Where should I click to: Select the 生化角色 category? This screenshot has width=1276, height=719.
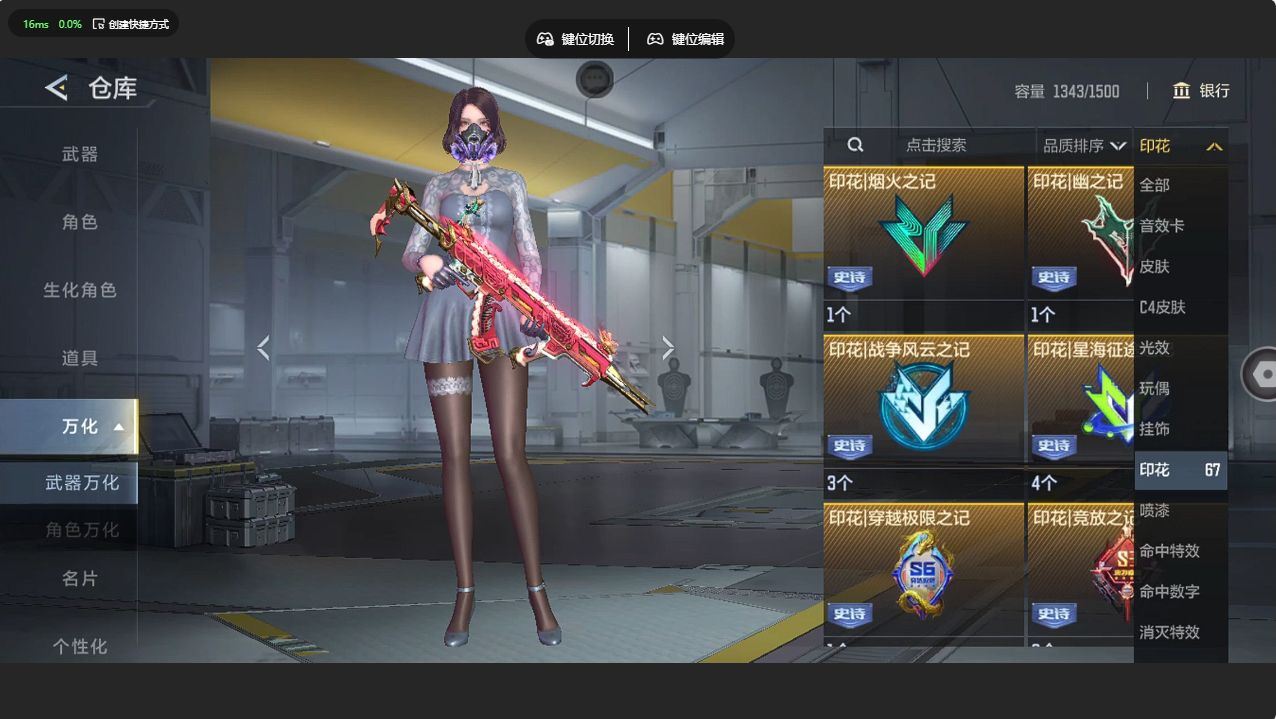pyautogui.click(x=80, y=290)
